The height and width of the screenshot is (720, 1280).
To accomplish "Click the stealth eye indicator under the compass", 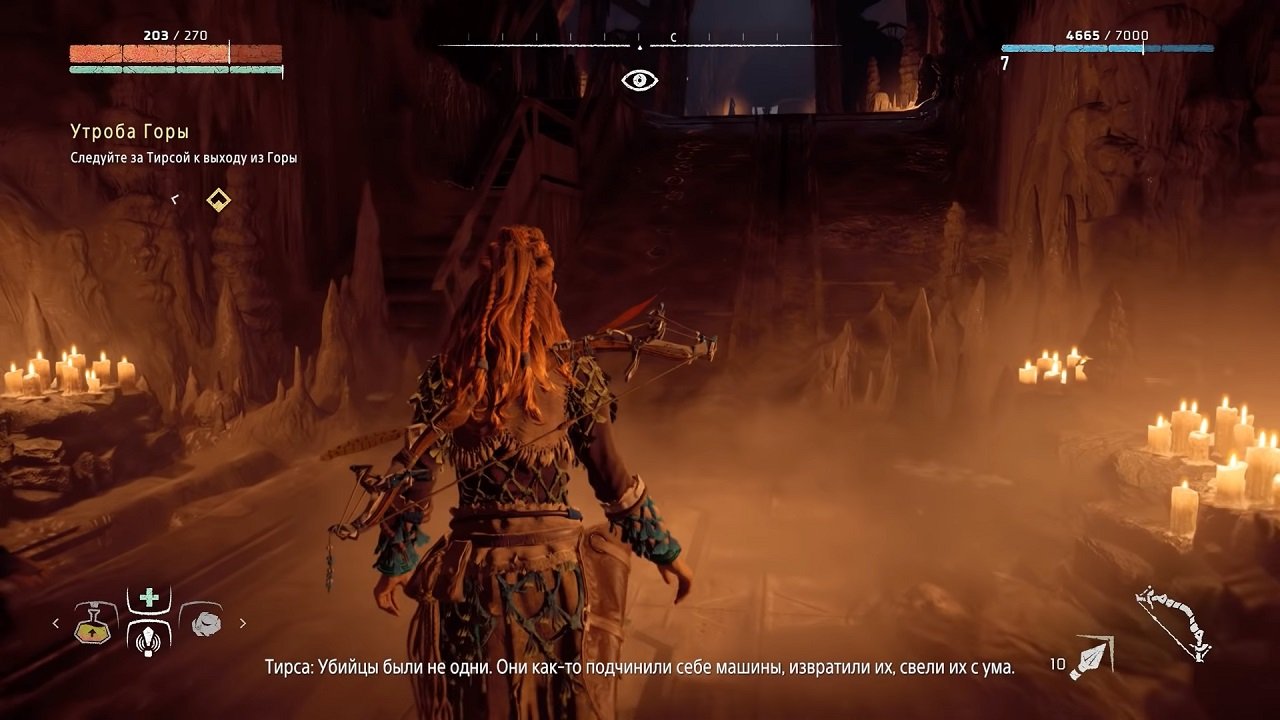I will click(x=638, y=78).
